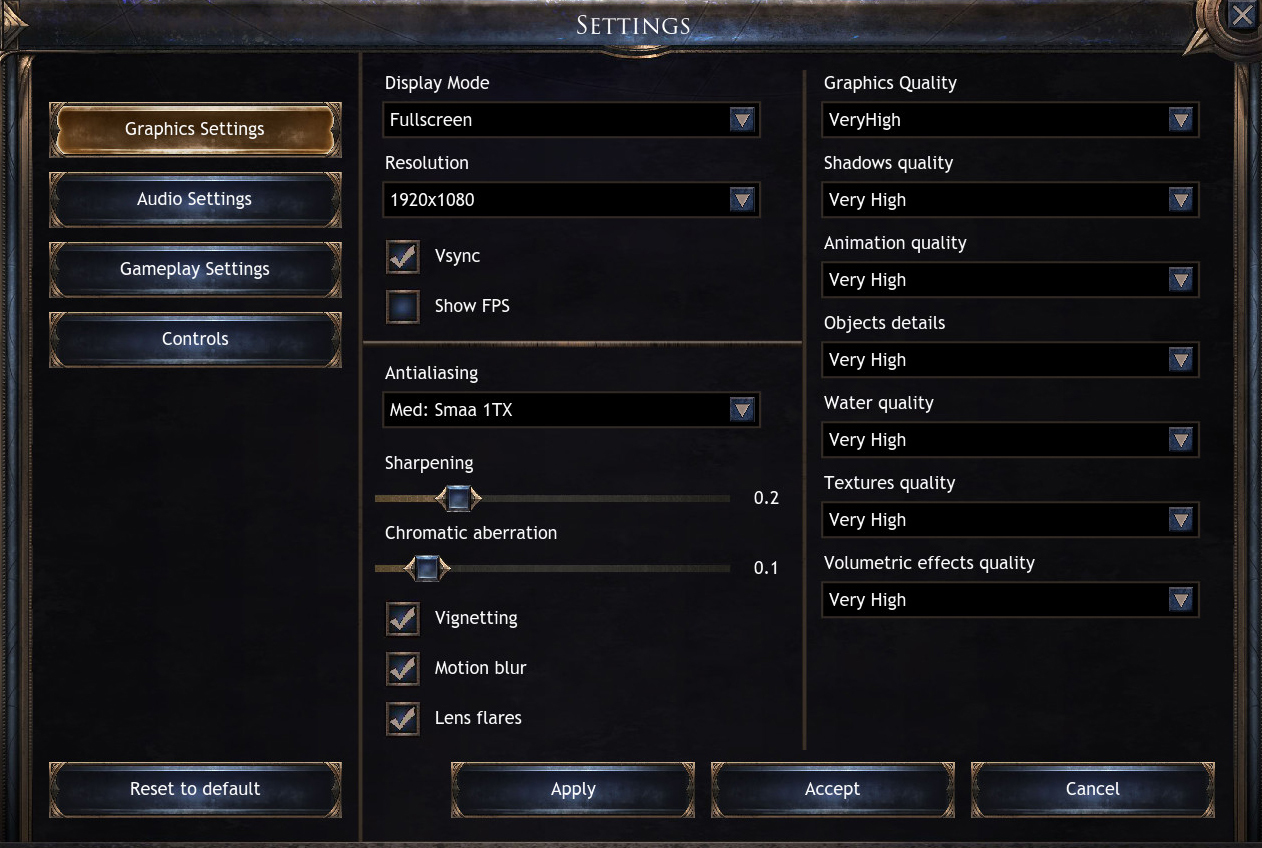Click the Sharpening slider handle
The image size is (1262, 848).
458,498
